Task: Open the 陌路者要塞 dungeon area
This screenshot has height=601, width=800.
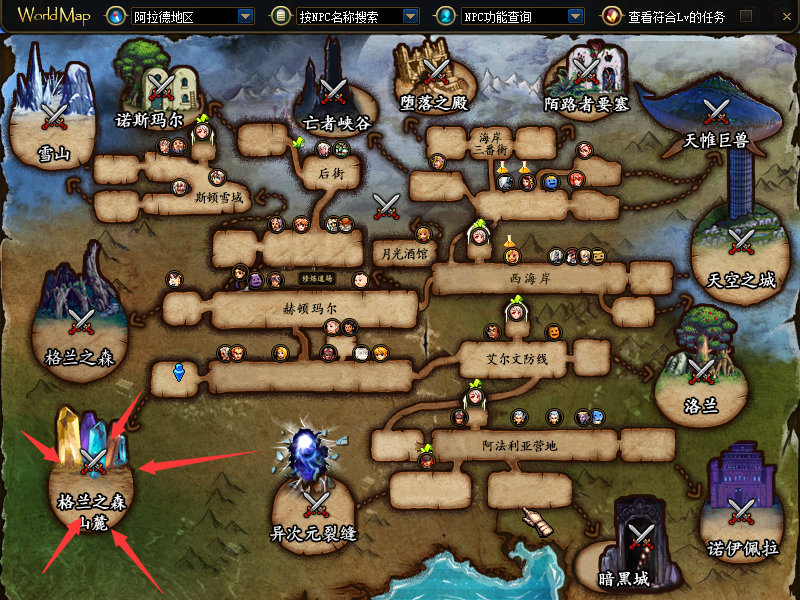Action: [x=585, y=70]
